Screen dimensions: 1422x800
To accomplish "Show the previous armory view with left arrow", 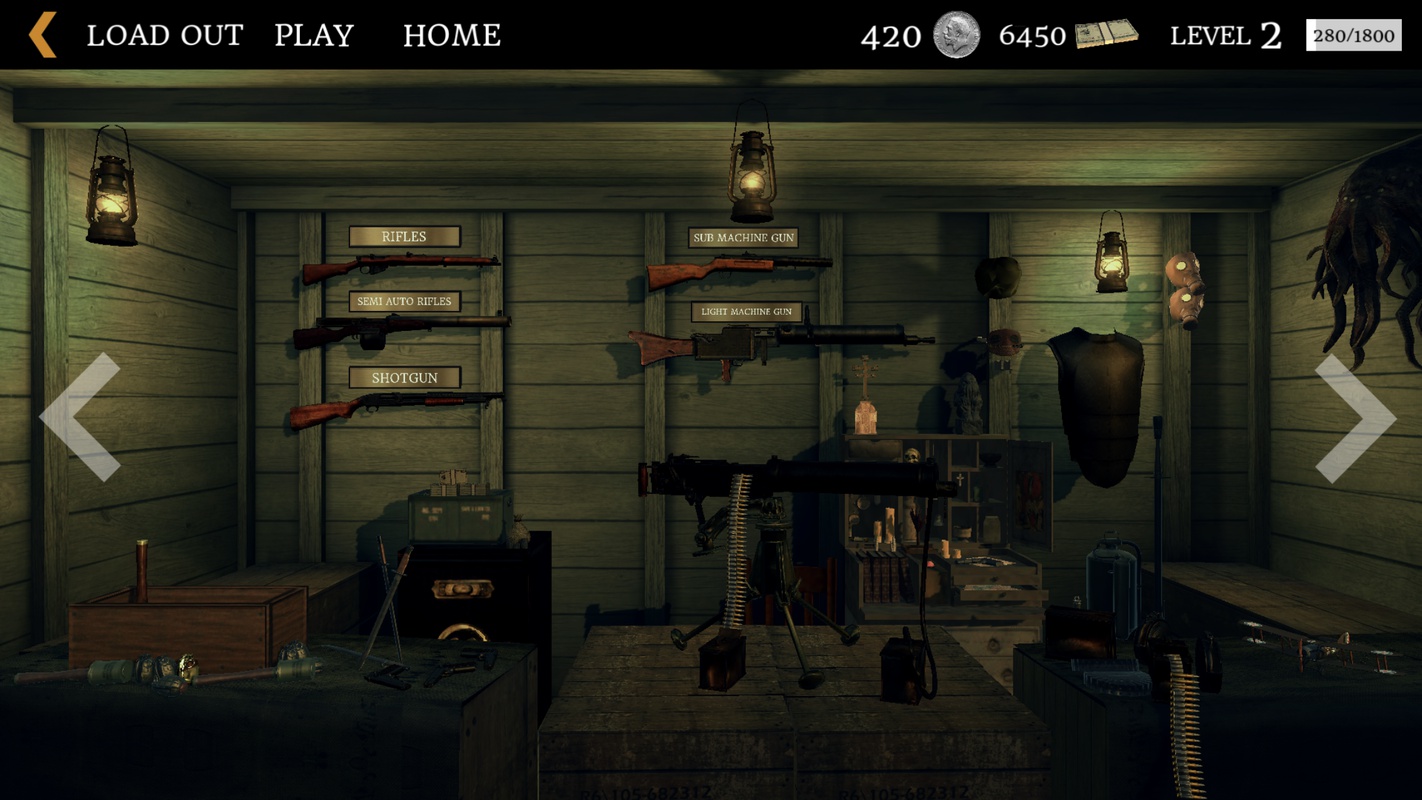I will [x=81, y=417].
